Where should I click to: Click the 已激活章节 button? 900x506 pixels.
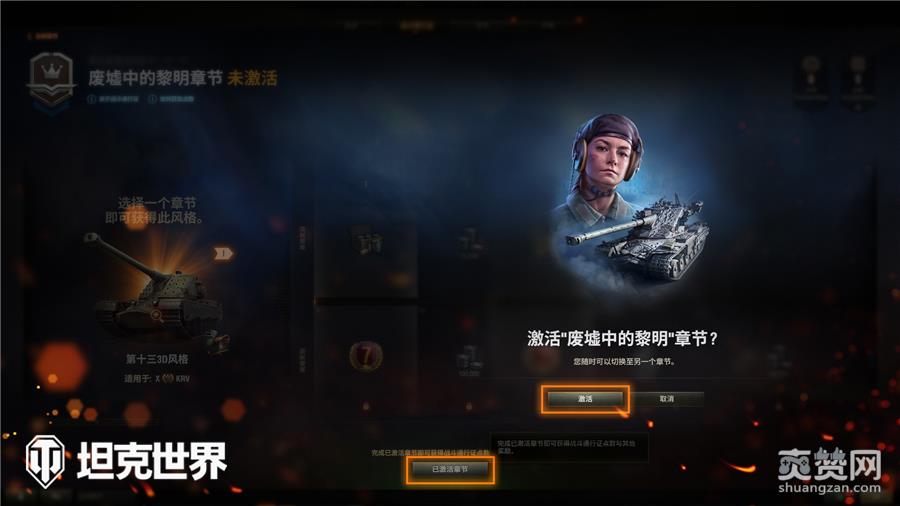(x=449, y=469)
